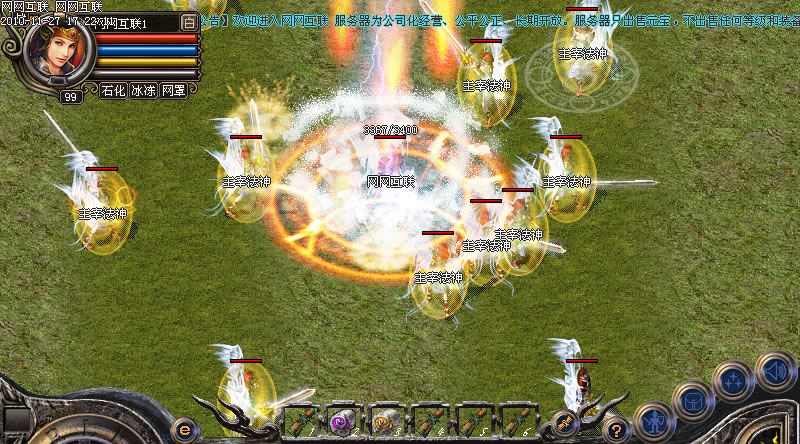This screenshot has width=800, height=444.
Task: Toggle the 网罩 status button
Action: pos(173,90)
